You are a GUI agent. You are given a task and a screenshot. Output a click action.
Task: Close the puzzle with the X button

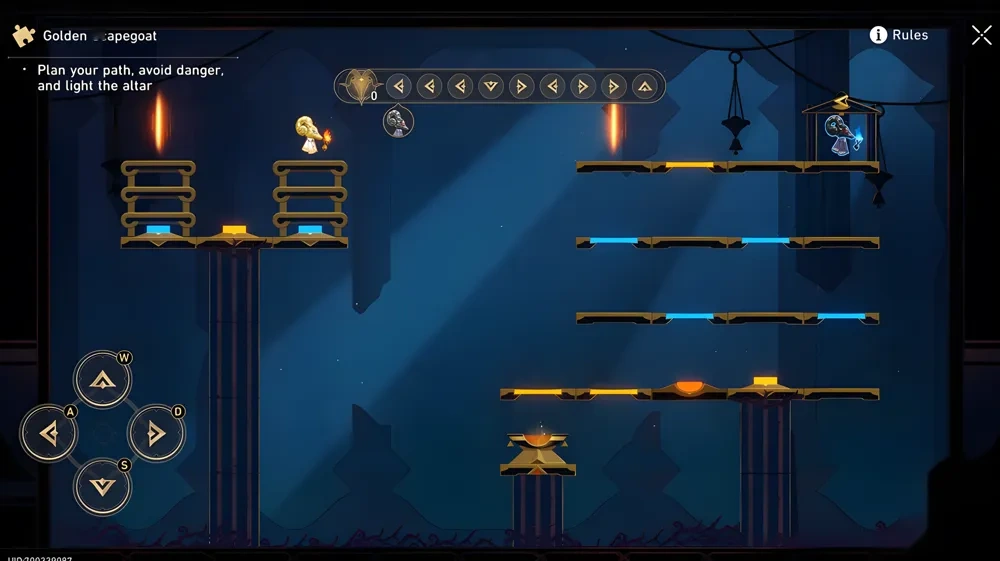981,35
